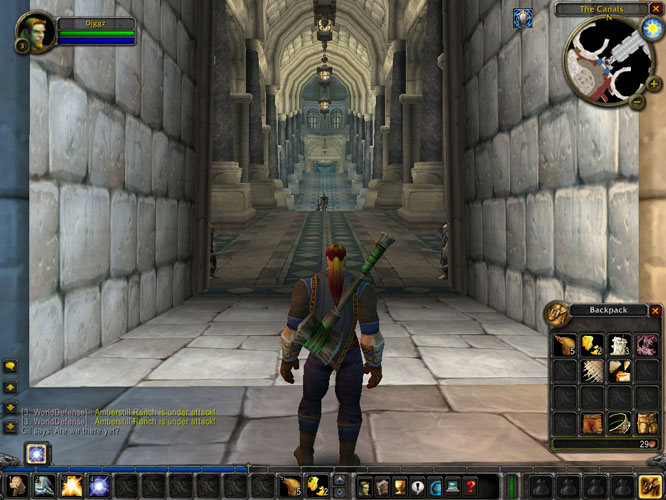Select the brown leather pants item
This screenshot has height=500, width=666.
coord(593,423)
